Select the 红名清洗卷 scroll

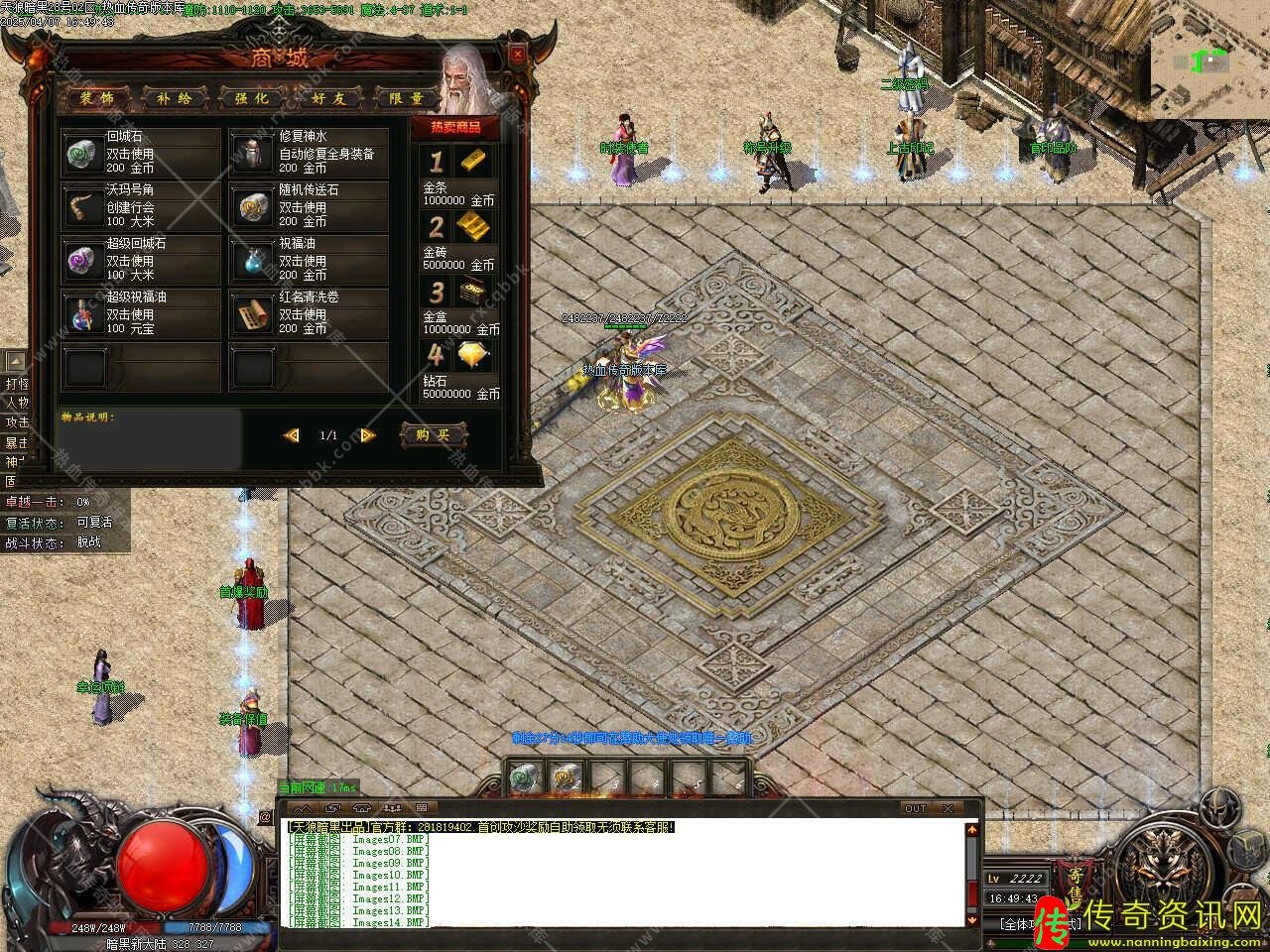click(x=252, y=314)
